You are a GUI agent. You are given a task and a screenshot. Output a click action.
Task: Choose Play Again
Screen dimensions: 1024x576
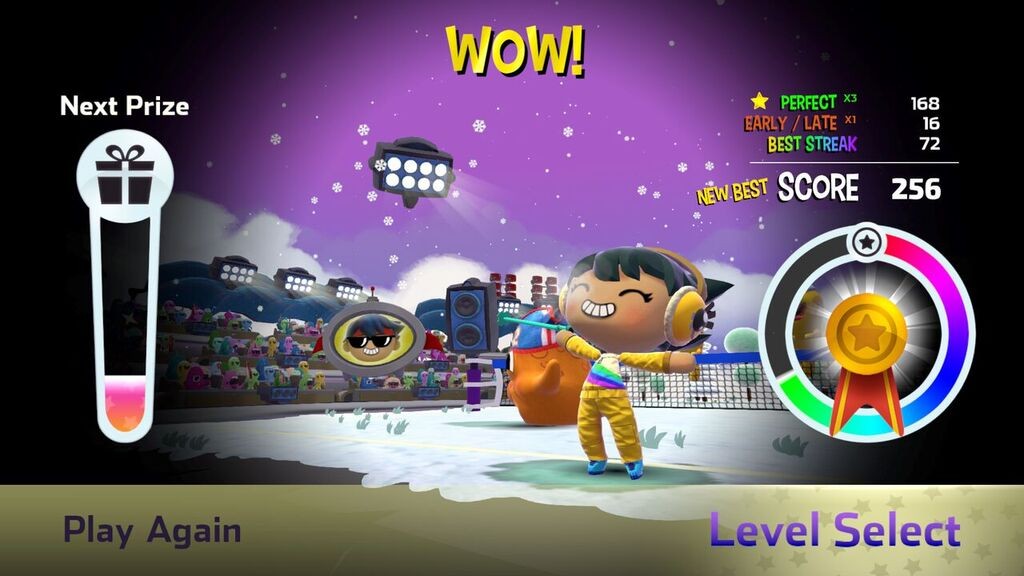pos(152,530)
